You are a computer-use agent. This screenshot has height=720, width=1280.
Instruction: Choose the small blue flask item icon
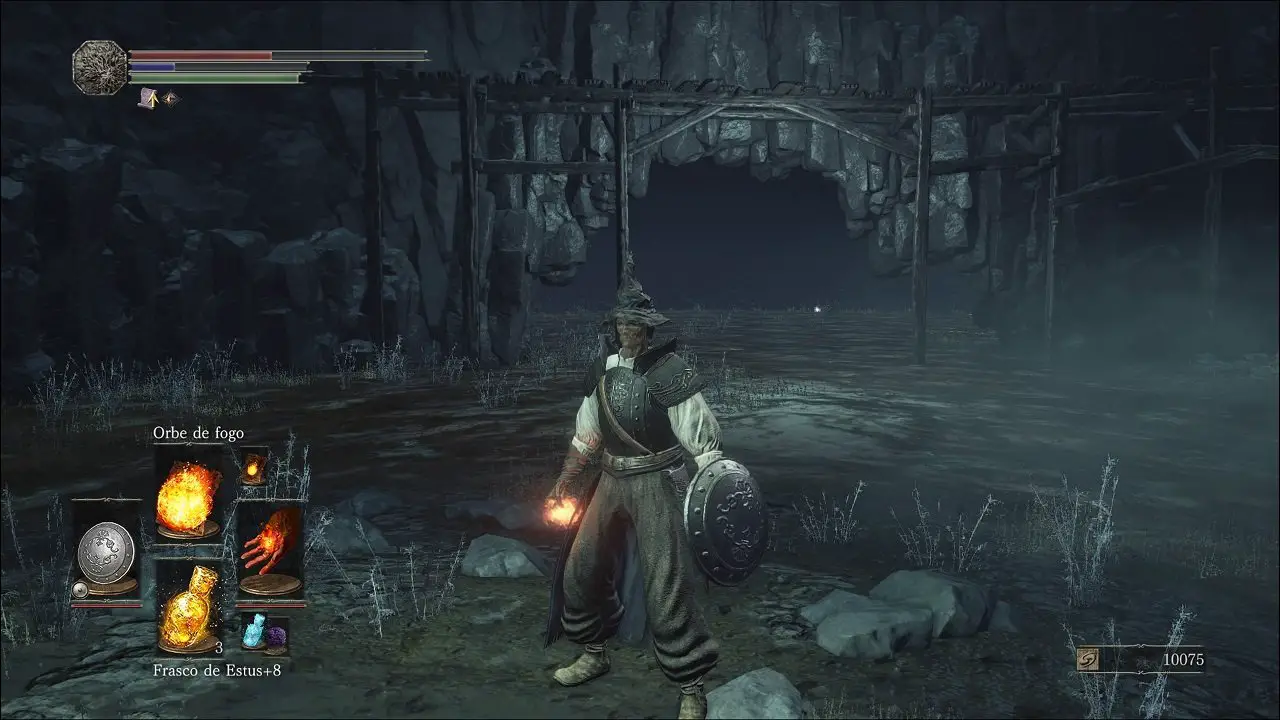coord(254,631)
